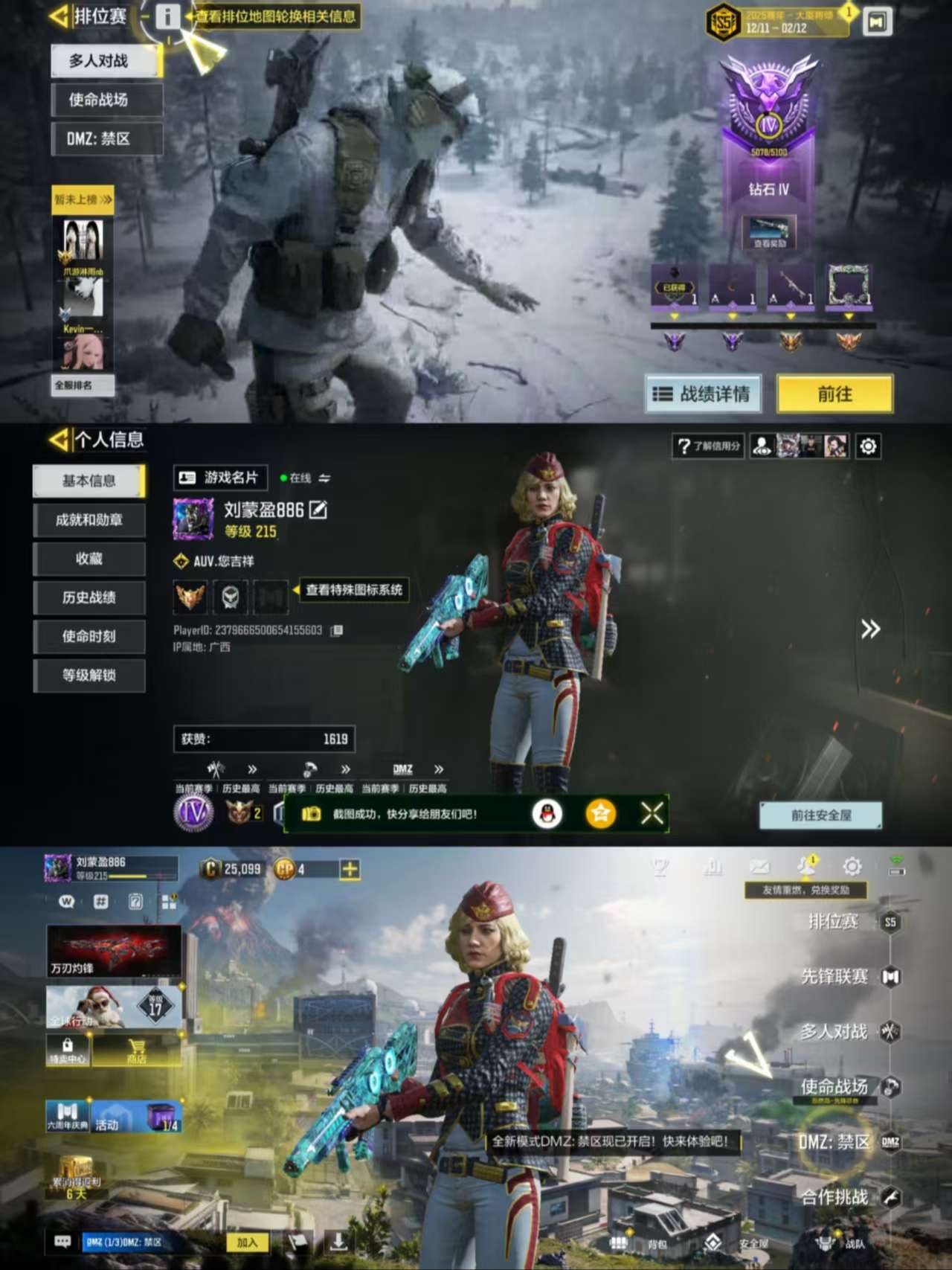
Task: View the 历史战绩 tab
Action: pos(89,597)
